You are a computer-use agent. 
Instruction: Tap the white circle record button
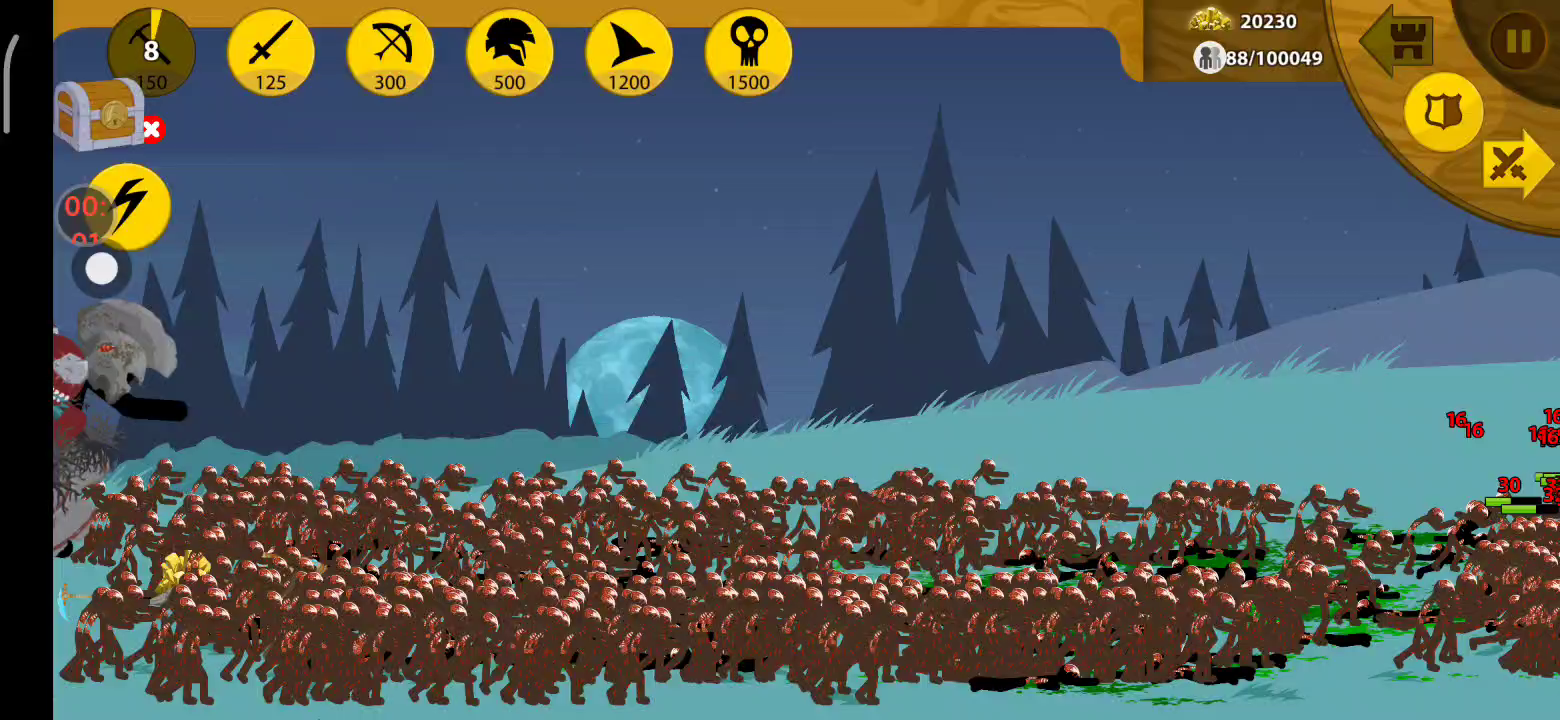coord(101,269)
